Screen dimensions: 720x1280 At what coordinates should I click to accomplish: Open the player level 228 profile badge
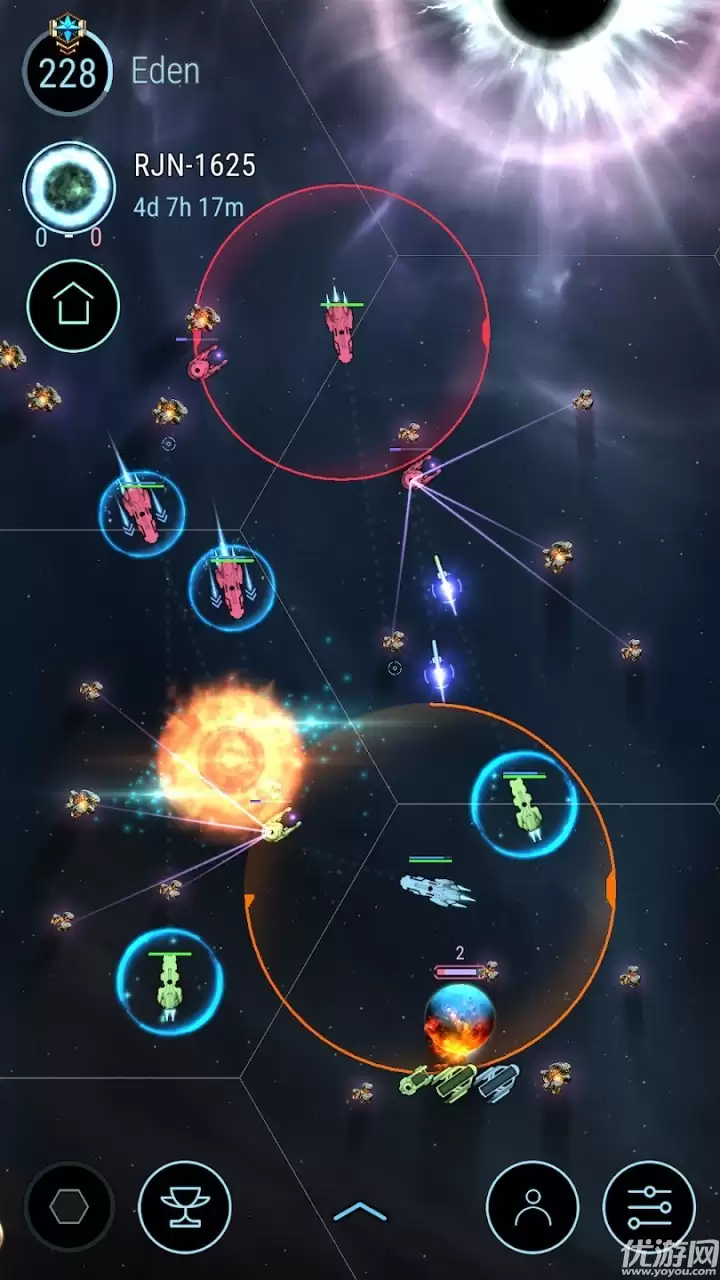[67, 72]
